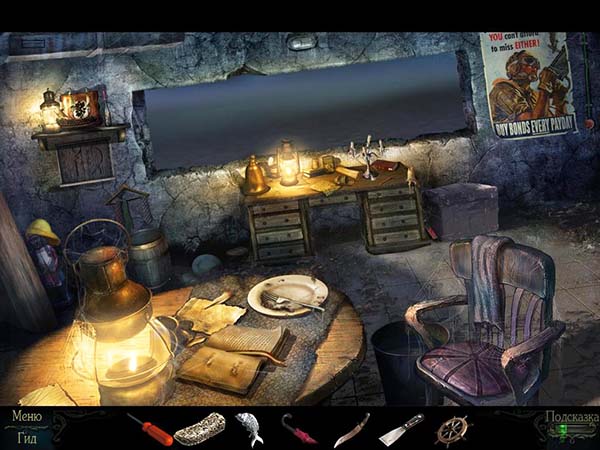Choose the hook with red handle
The image size is (600, 450).
pos(299,429)
